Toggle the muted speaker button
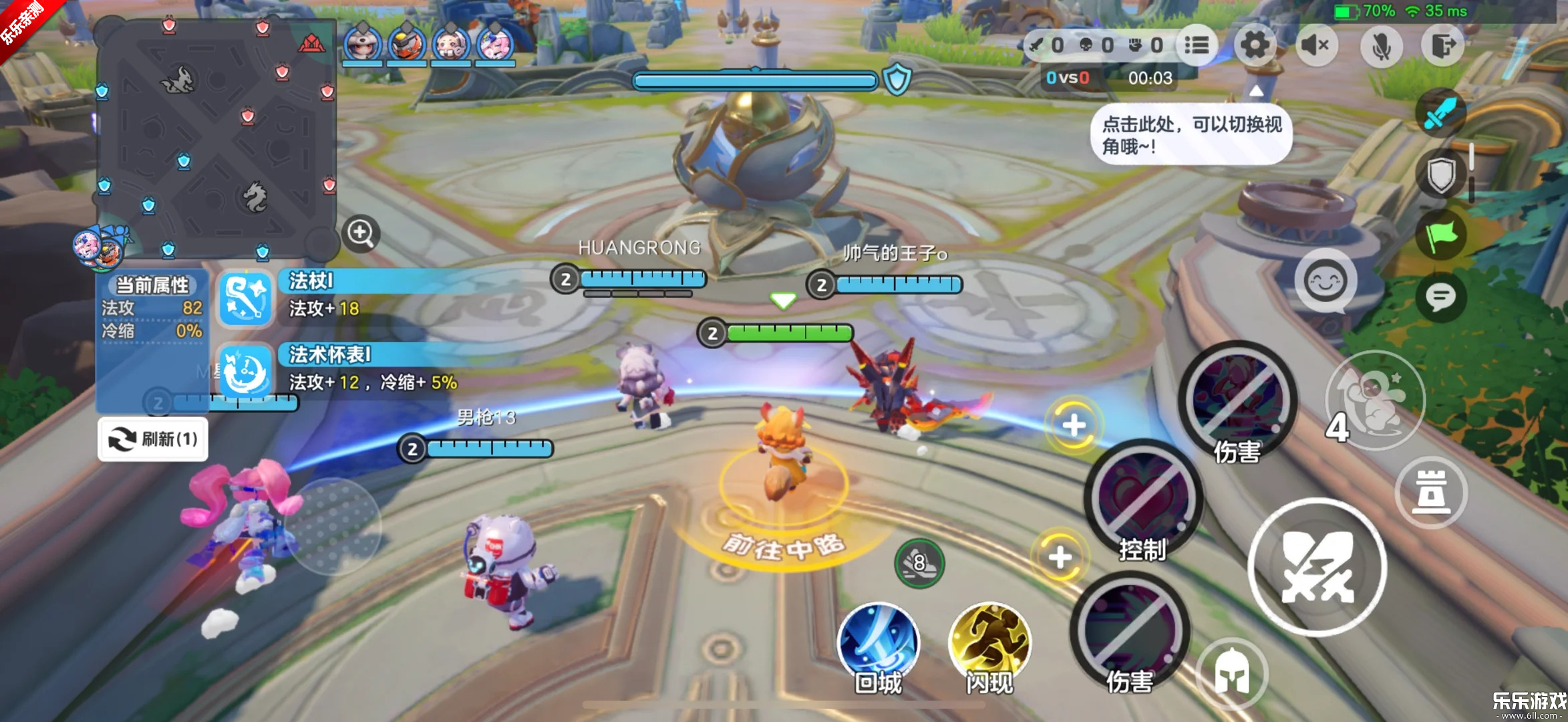 (1315, 45)
